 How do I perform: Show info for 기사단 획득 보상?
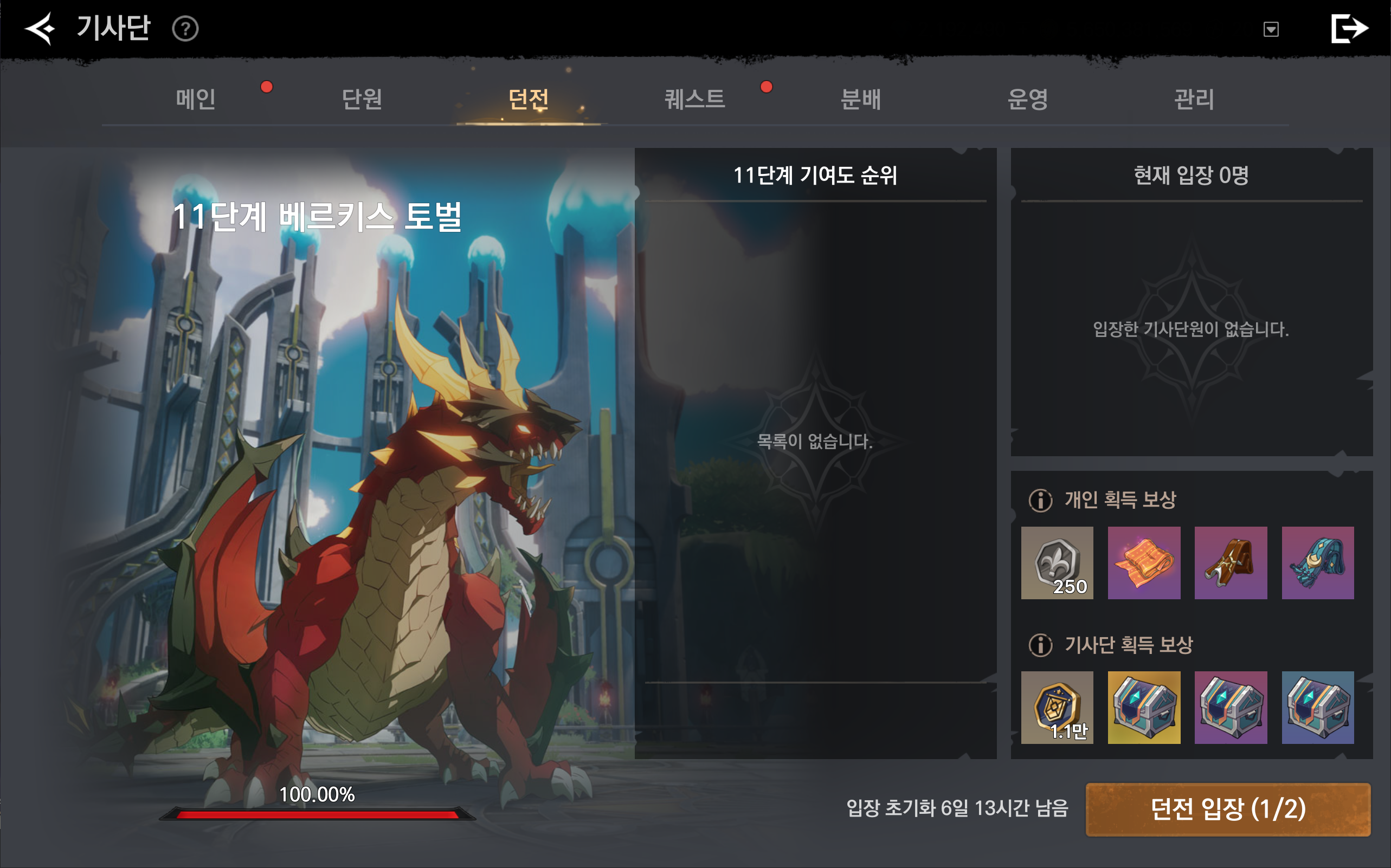point(1040,645)
